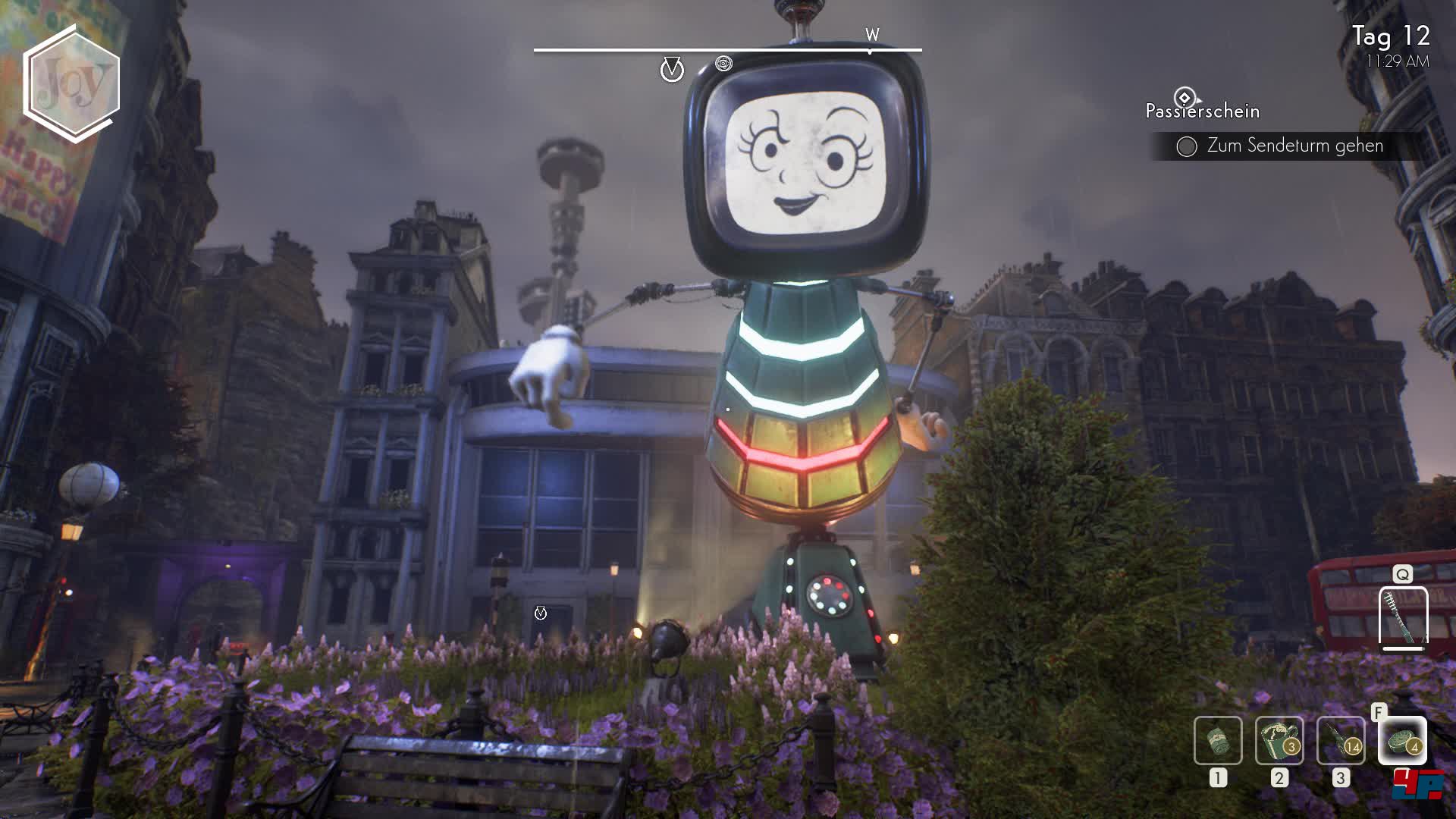Viewport: 1456px width, 819px height.
Task: Select the bandage roll in hotbar slot 1
Action: coord(1218,740)
